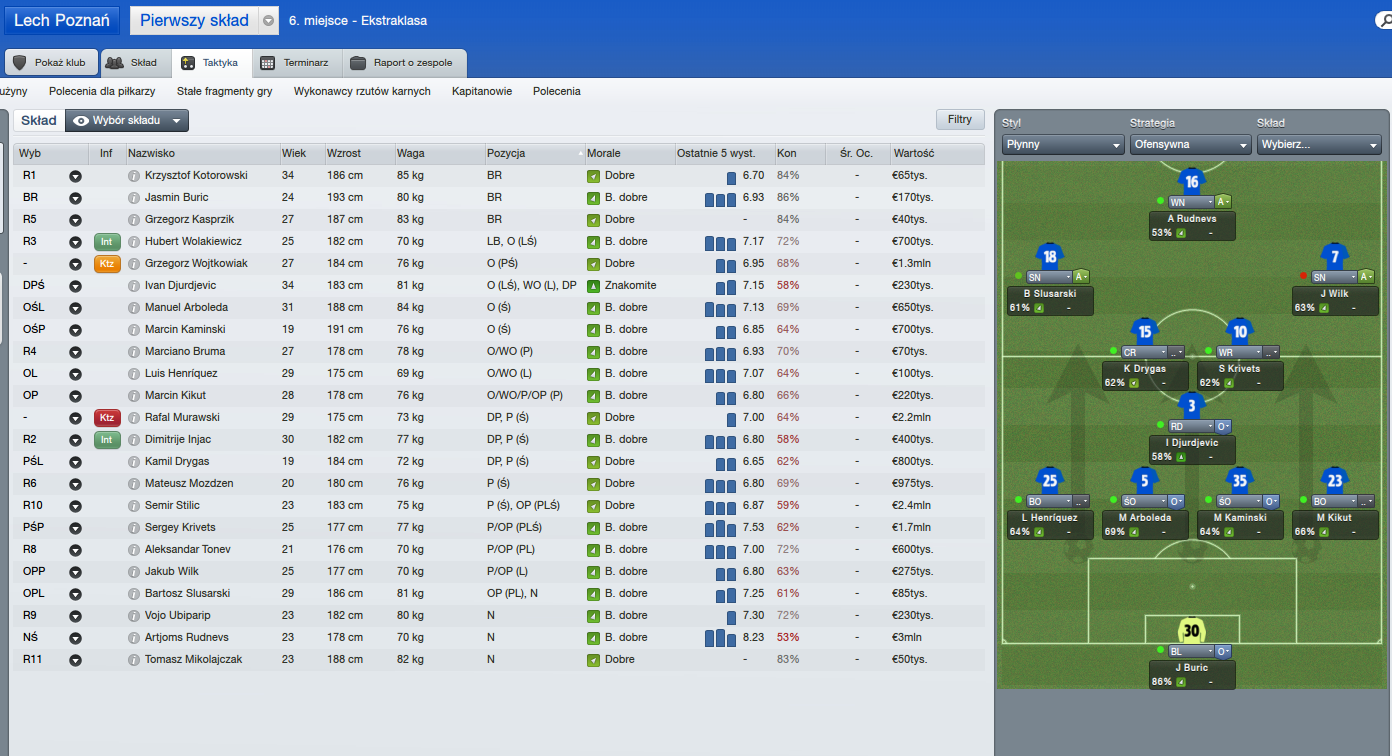Open the Wybór składu dropdown
This screenshot has height=756, width=1392.
pos(127,120)
